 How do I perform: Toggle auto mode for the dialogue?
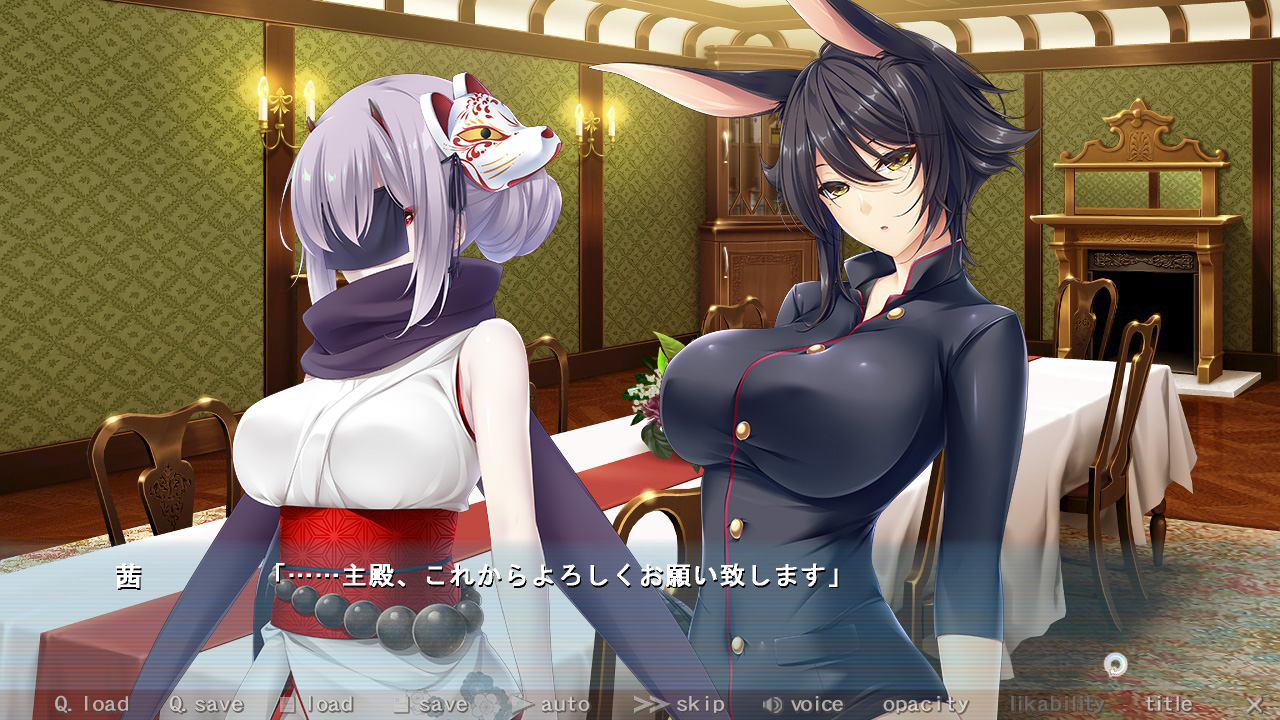pyautogui.click(x=552, y=704)
